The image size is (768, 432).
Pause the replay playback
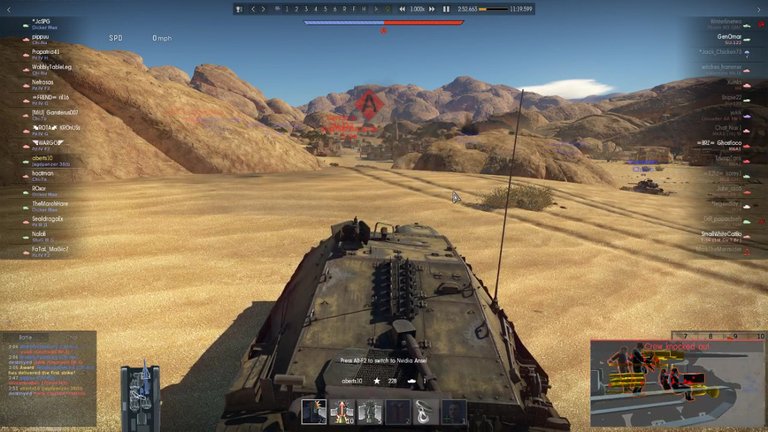446,9
